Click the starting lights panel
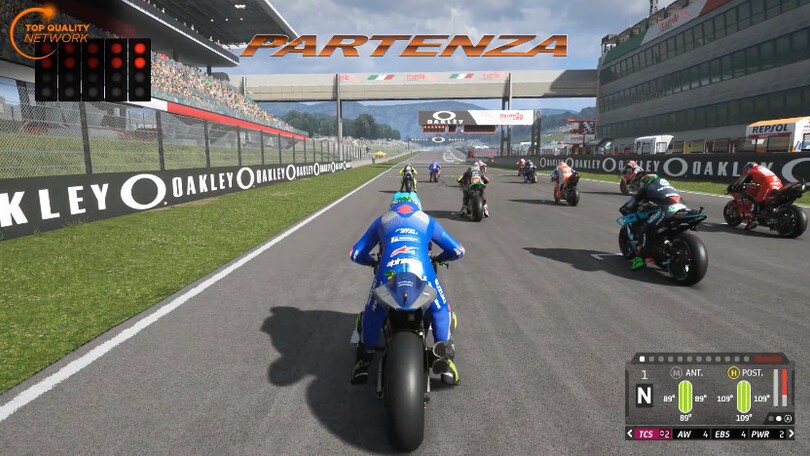810x456 pixels. (92, 70)
